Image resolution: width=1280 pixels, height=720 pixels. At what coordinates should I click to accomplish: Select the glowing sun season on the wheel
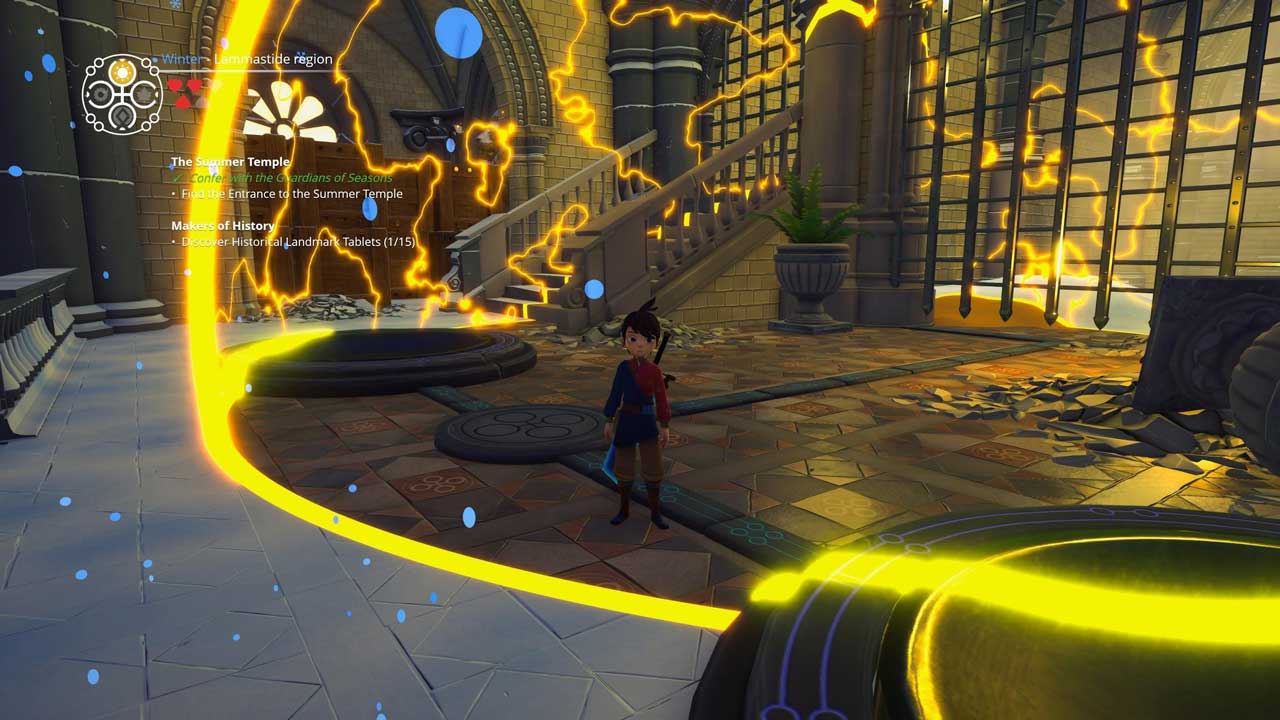pyautogui.click(x=122, y=72)
